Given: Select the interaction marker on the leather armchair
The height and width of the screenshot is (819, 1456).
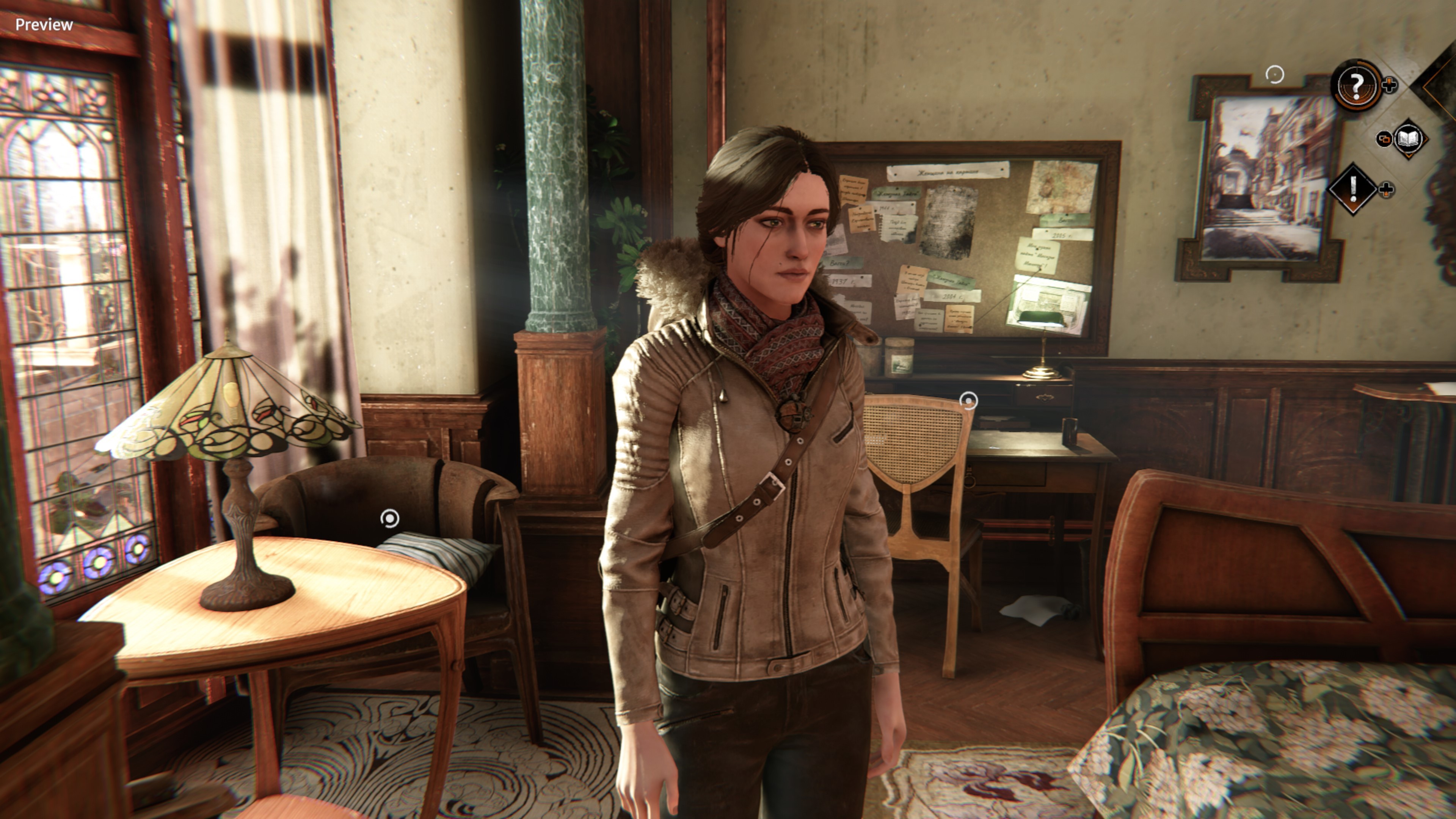Looking at the screenshot, I should pyautogui.click(x=390, y=518).
